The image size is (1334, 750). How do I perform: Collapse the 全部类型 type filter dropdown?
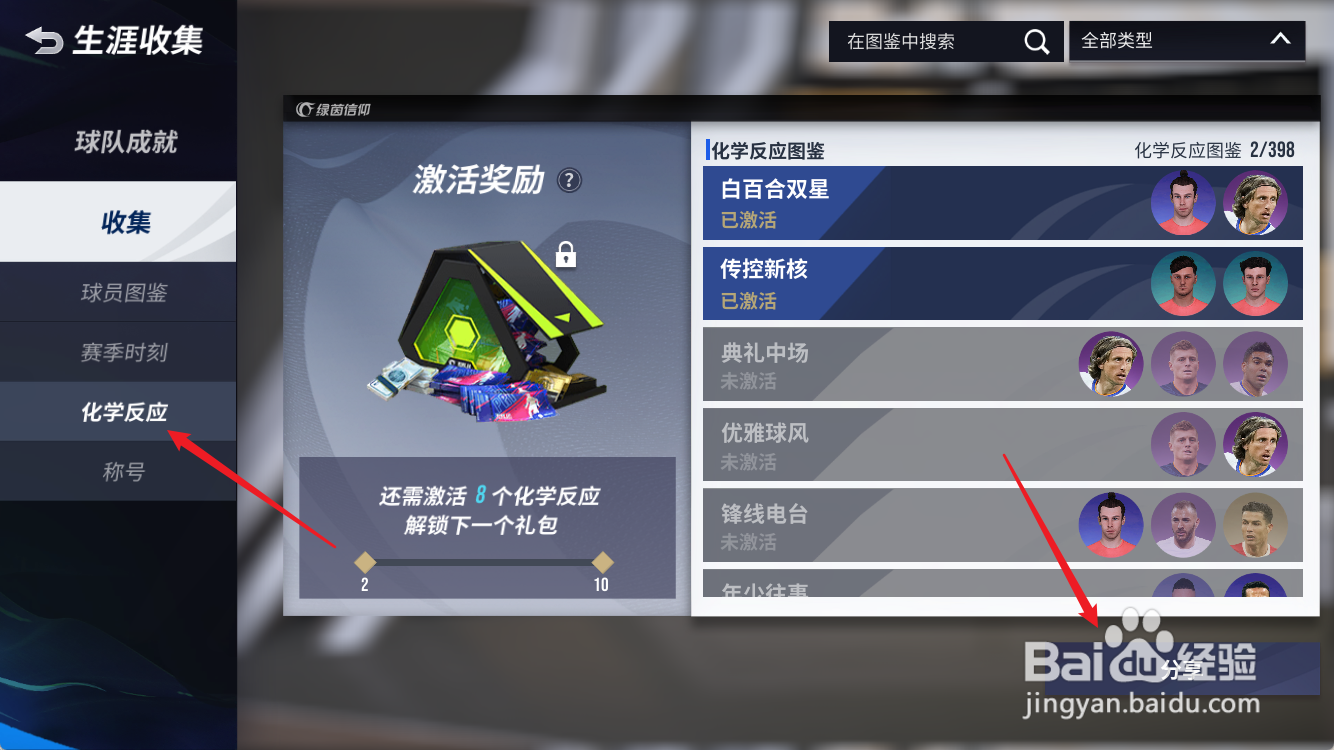(x=1279, y=41)
